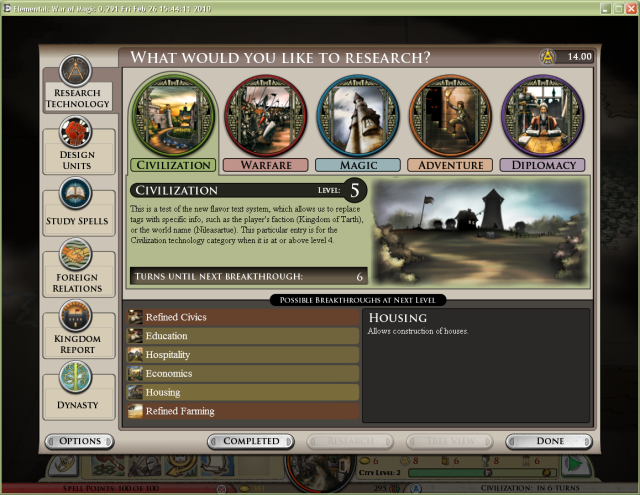The image size is (640, 495).
Task: Show Completed research
Action: tap(251, 441)
